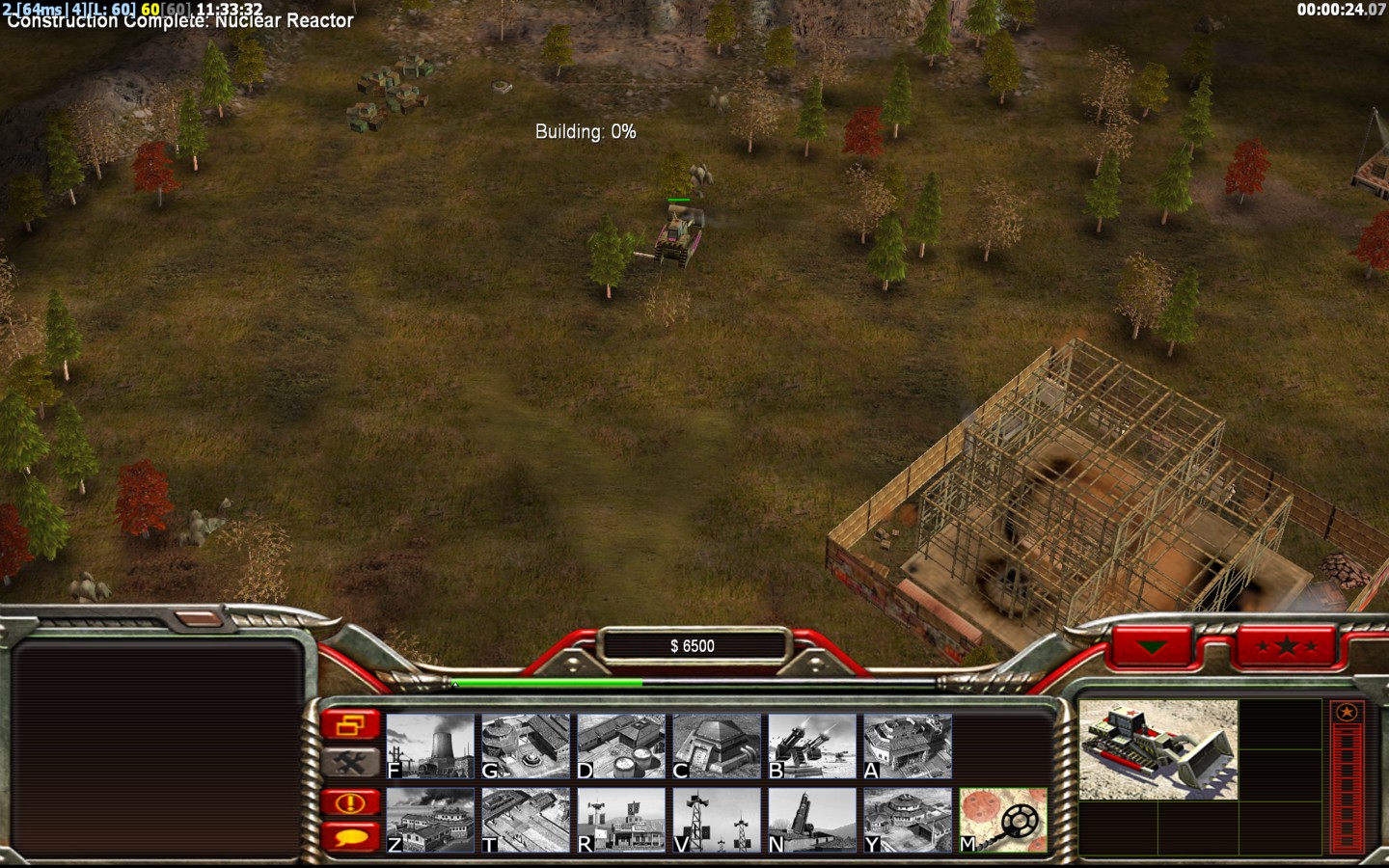Viewport: 1389px width, 868px height.
Task: Choose the Supply Center icon labeled D
Action: click(621, 746)
